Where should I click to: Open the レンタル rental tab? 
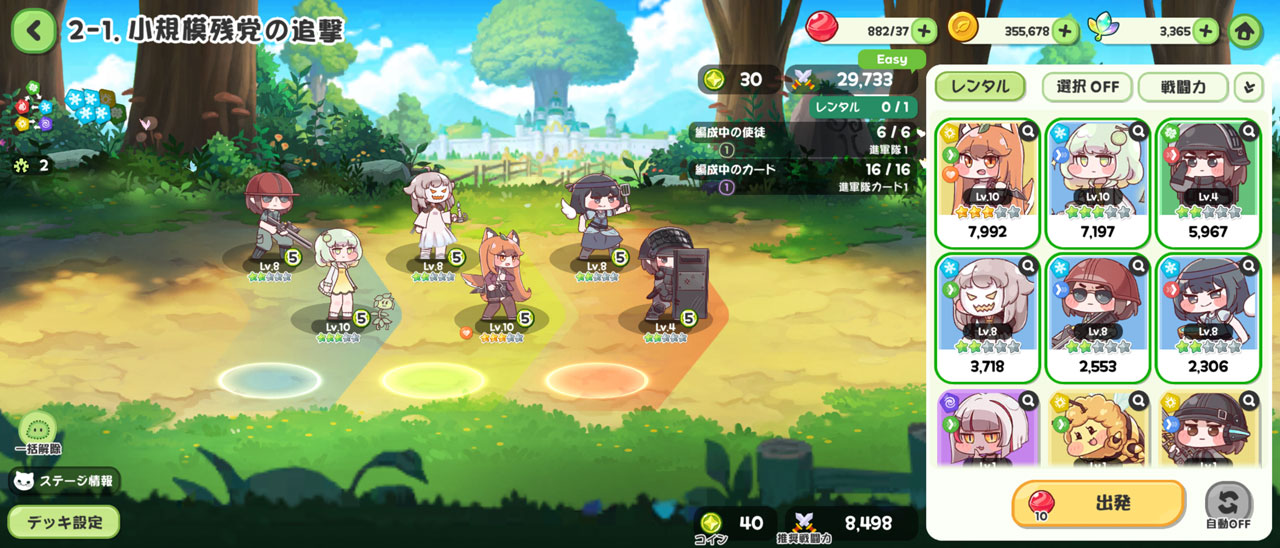980,86
